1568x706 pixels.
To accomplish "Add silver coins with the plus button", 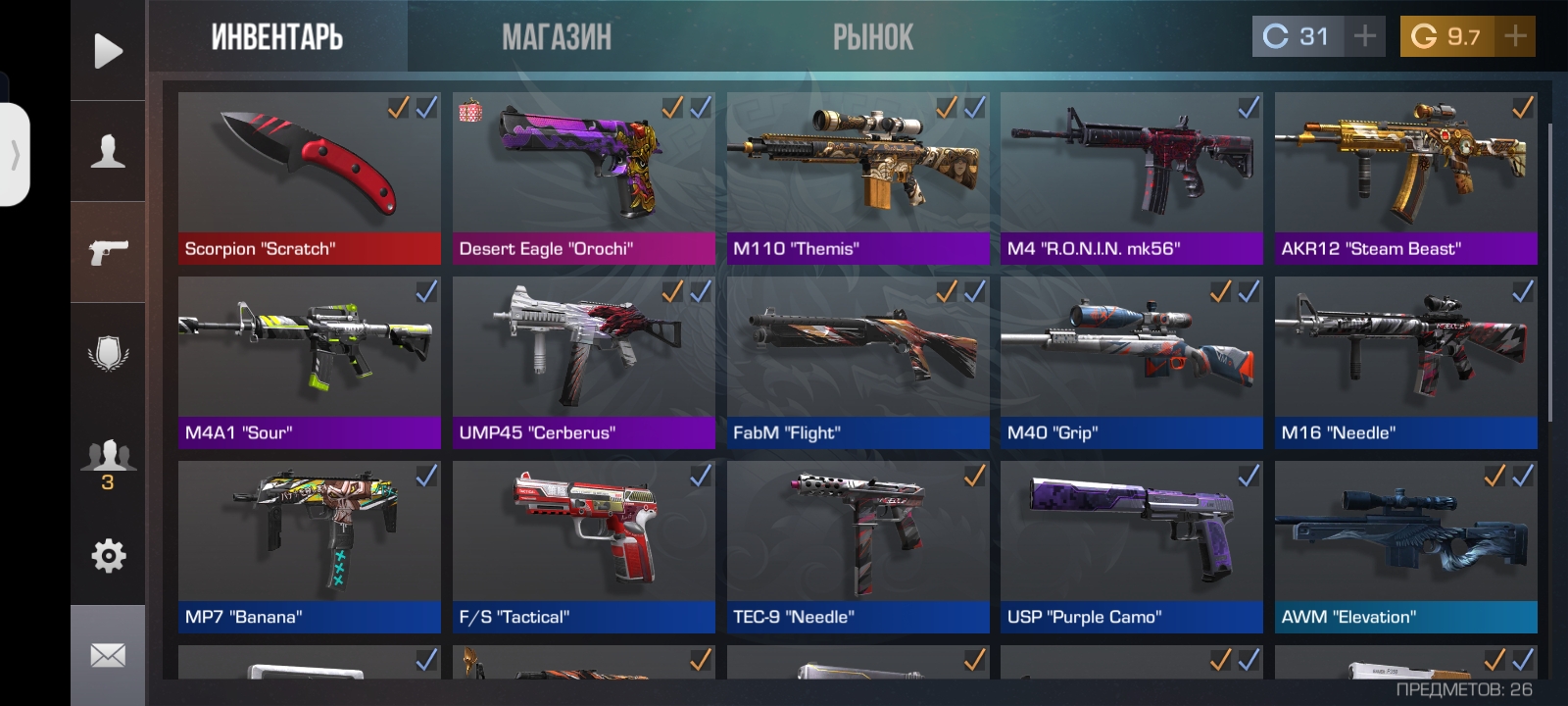I will (1364, 36).
